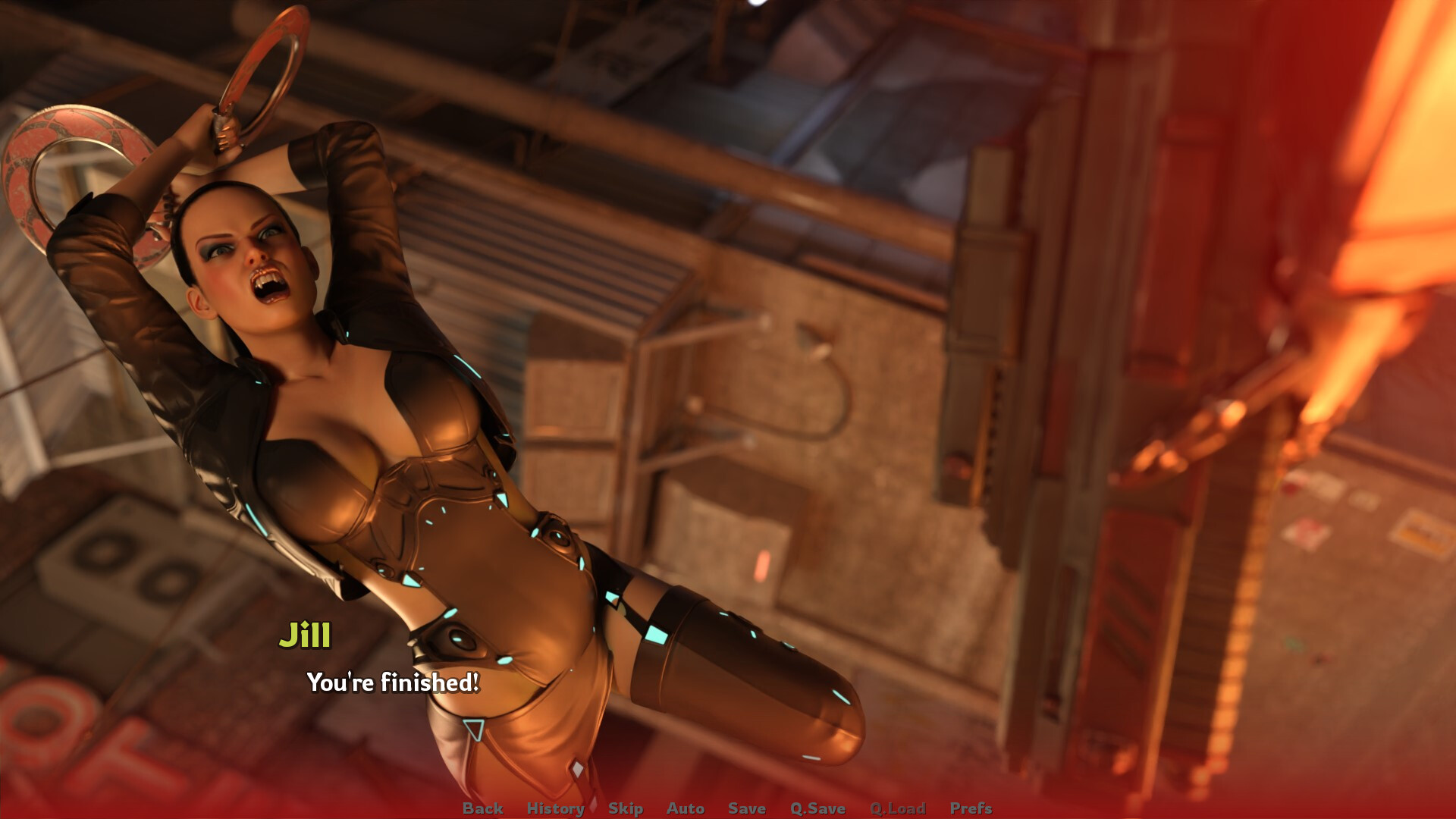This screenshot has width=1456, height=819.
Task: Click History in the bottom menu bar
Action: (557, 808)
